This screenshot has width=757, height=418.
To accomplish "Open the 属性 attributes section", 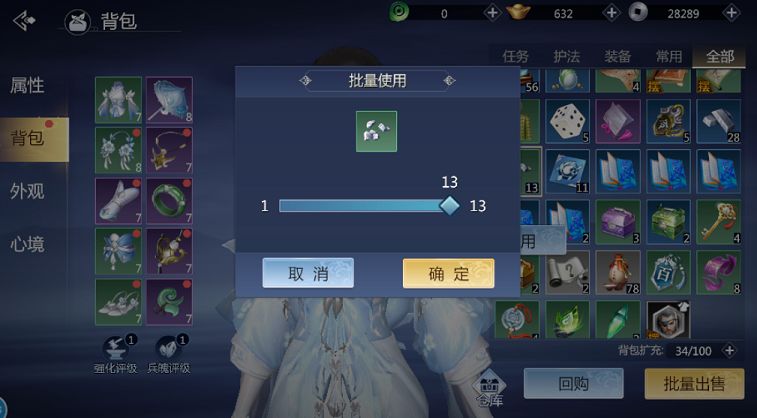I will pos(27,86).
